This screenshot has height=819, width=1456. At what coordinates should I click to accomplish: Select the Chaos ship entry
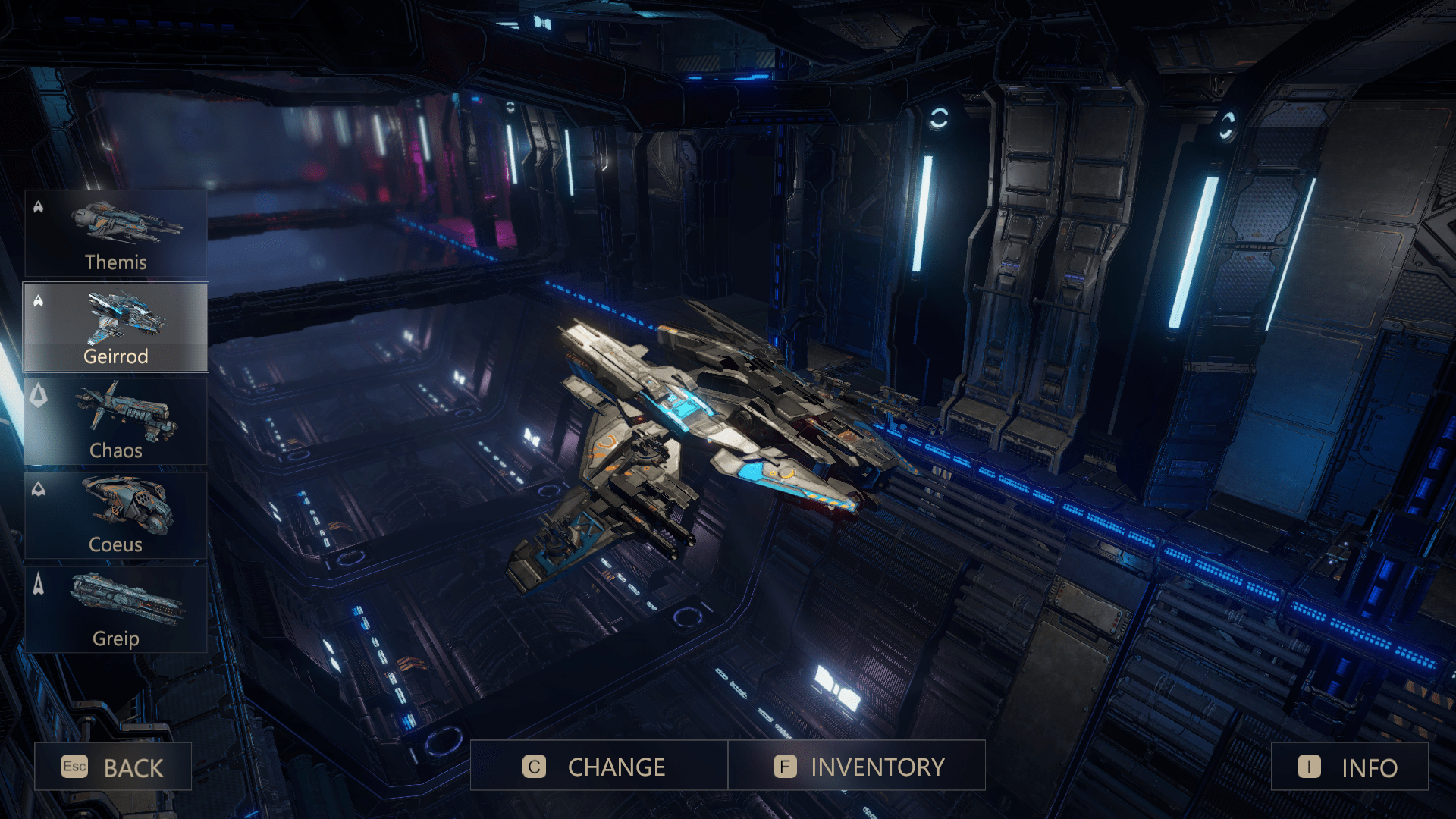coord(116,422)
